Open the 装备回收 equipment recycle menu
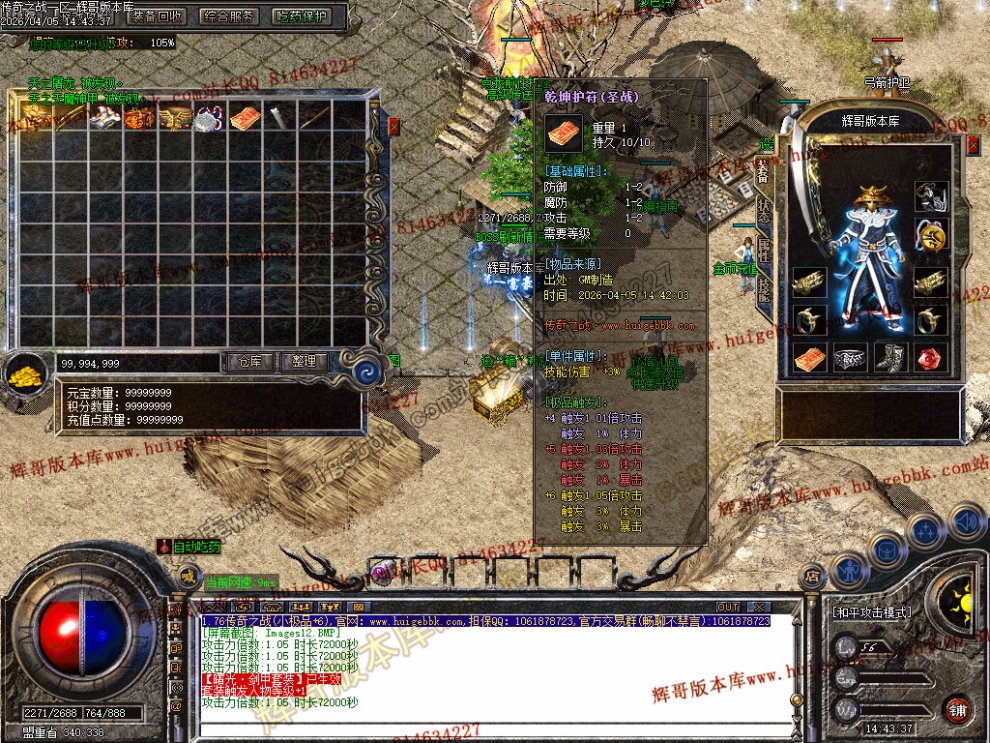Image resolution: width=990 pixels, height=743 pixels. 157,16
